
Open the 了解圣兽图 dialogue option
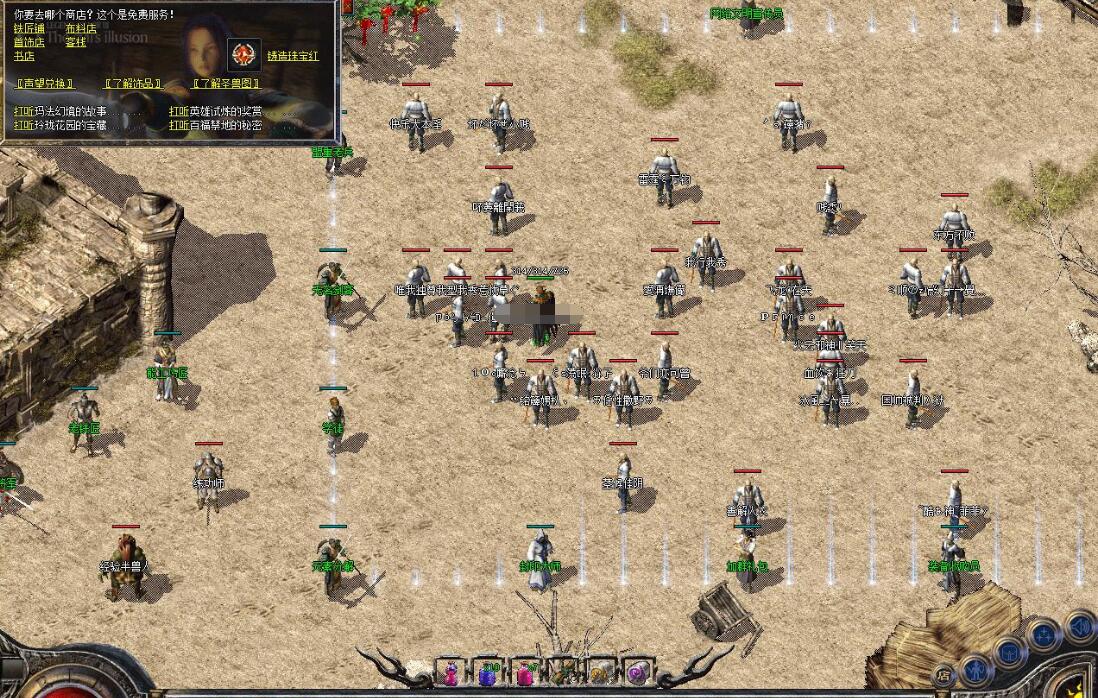click(x=227, y=84)
